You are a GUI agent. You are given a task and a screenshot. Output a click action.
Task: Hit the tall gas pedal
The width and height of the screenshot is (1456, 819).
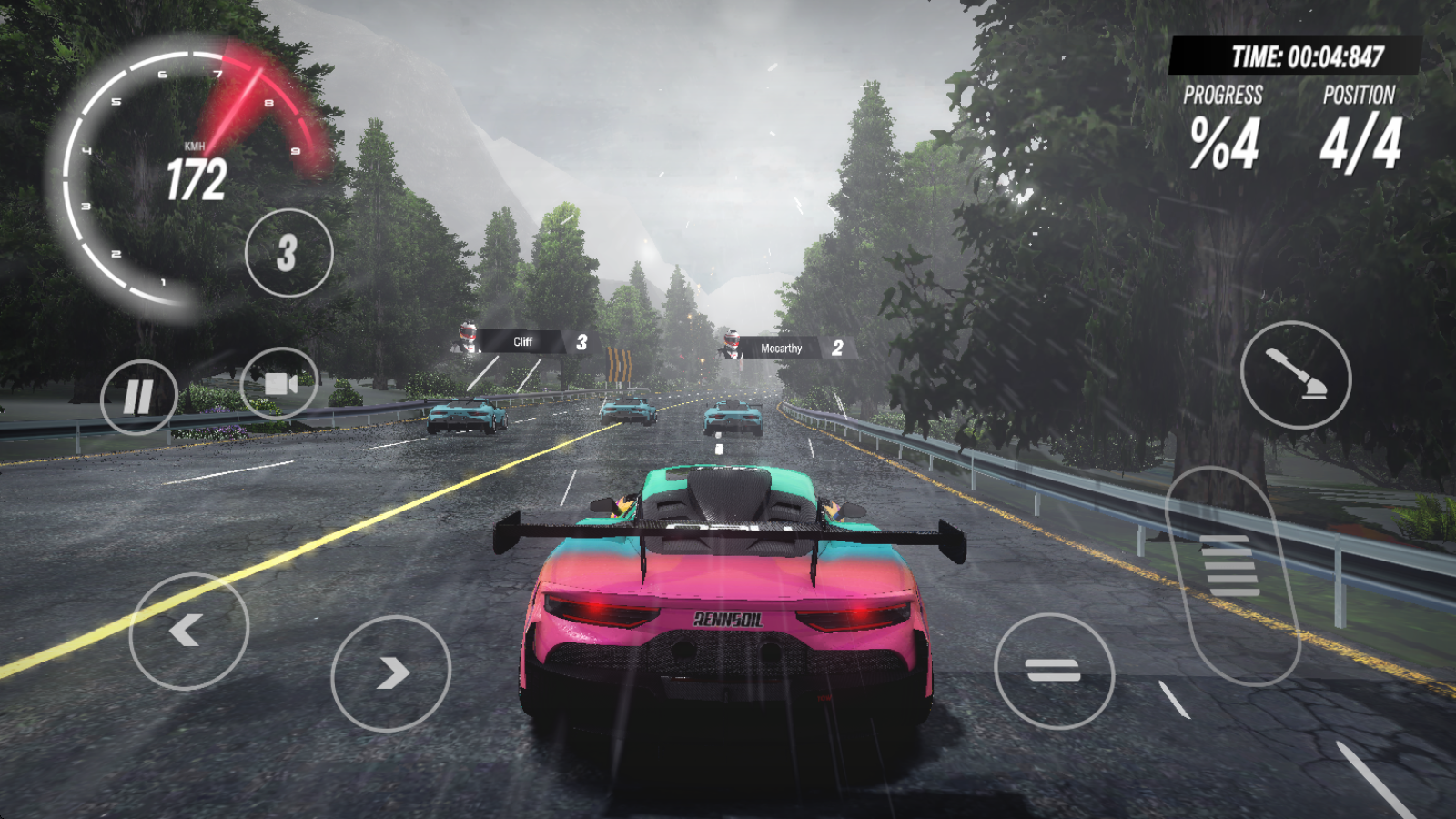[1233, 573]
